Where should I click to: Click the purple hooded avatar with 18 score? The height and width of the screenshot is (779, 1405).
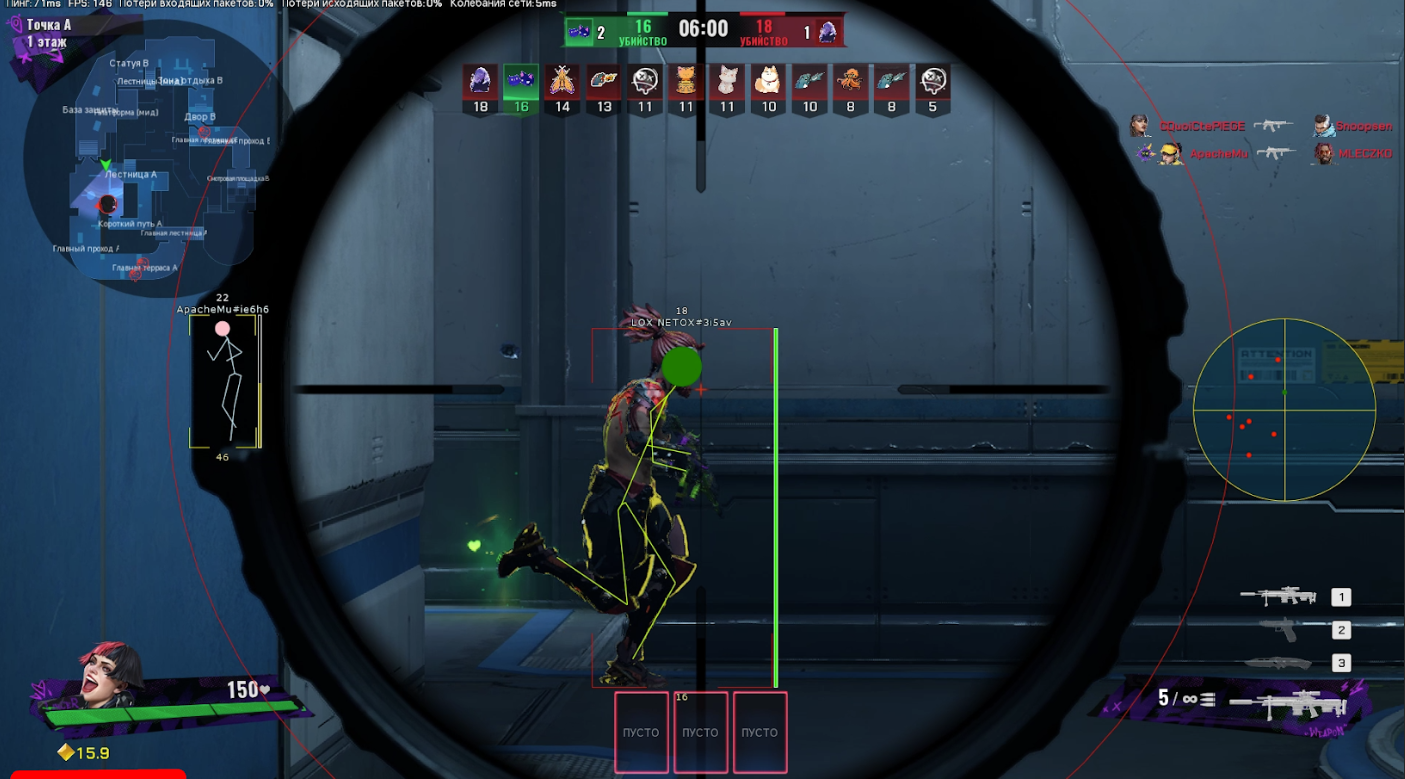tap(479, 85)
